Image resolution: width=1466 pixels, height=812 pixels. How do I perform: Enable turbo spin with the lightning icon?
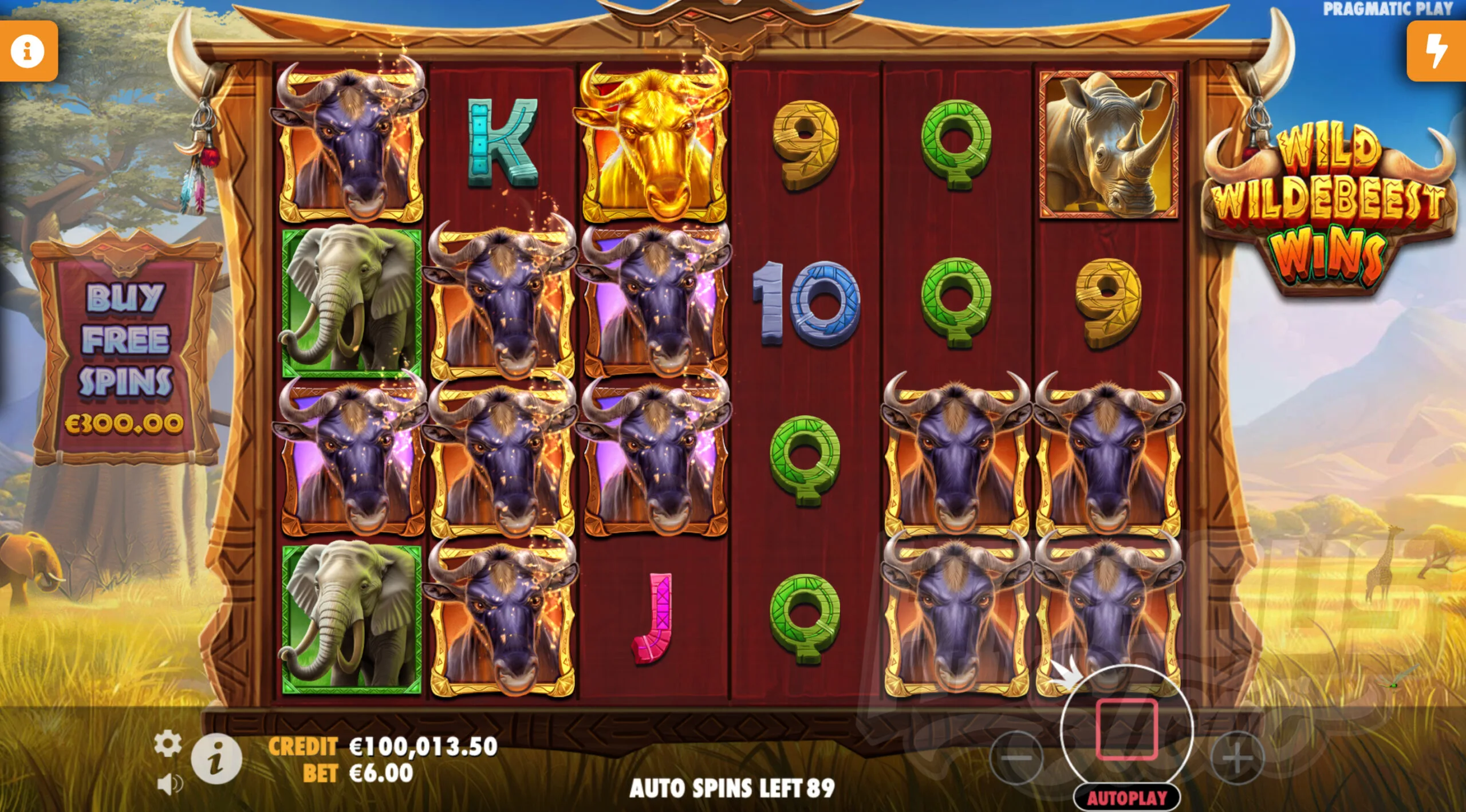point(1438,51)
